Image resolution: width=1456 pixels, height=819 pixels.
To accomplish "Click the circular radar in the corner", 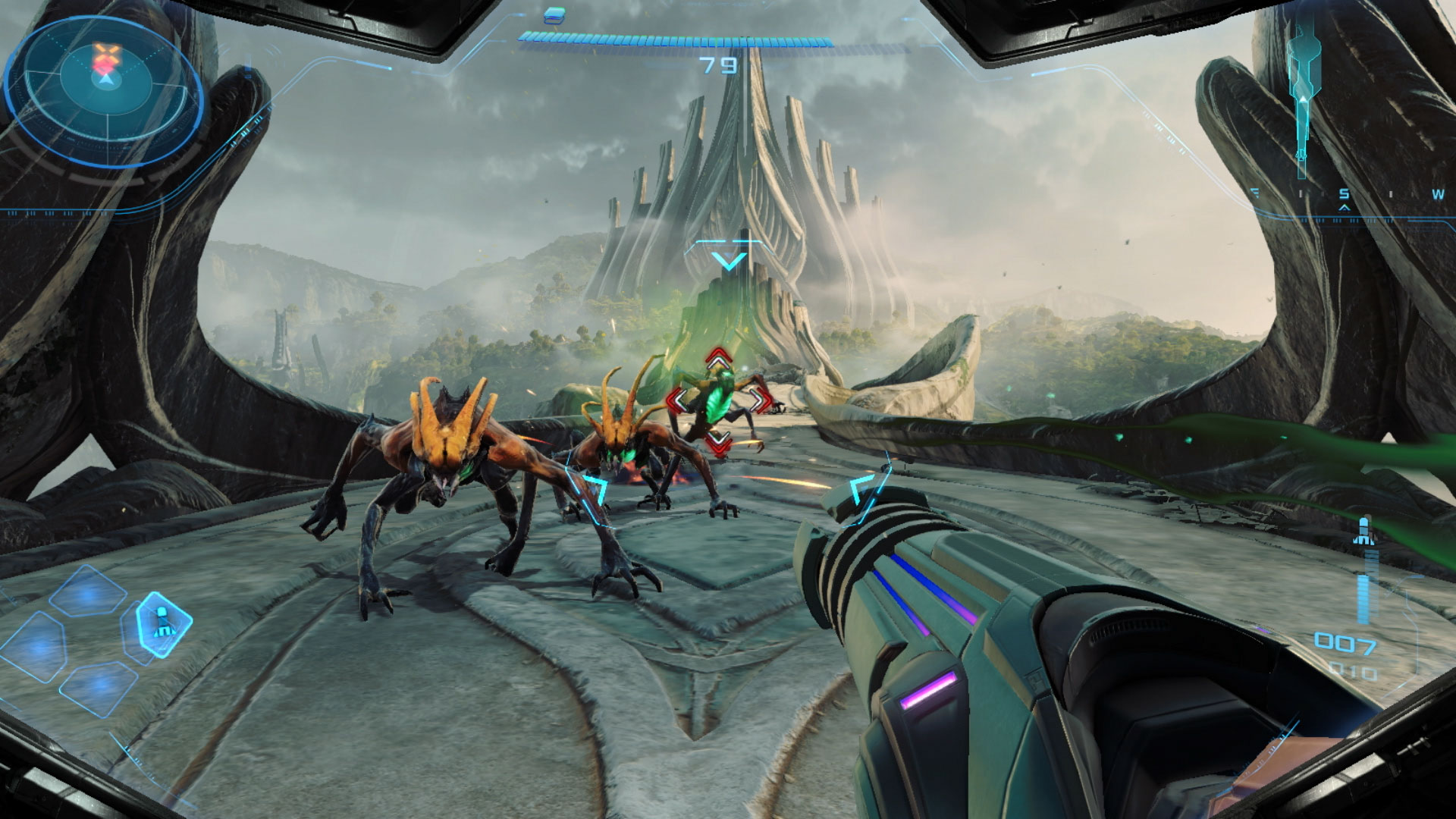I will (105, 91).
